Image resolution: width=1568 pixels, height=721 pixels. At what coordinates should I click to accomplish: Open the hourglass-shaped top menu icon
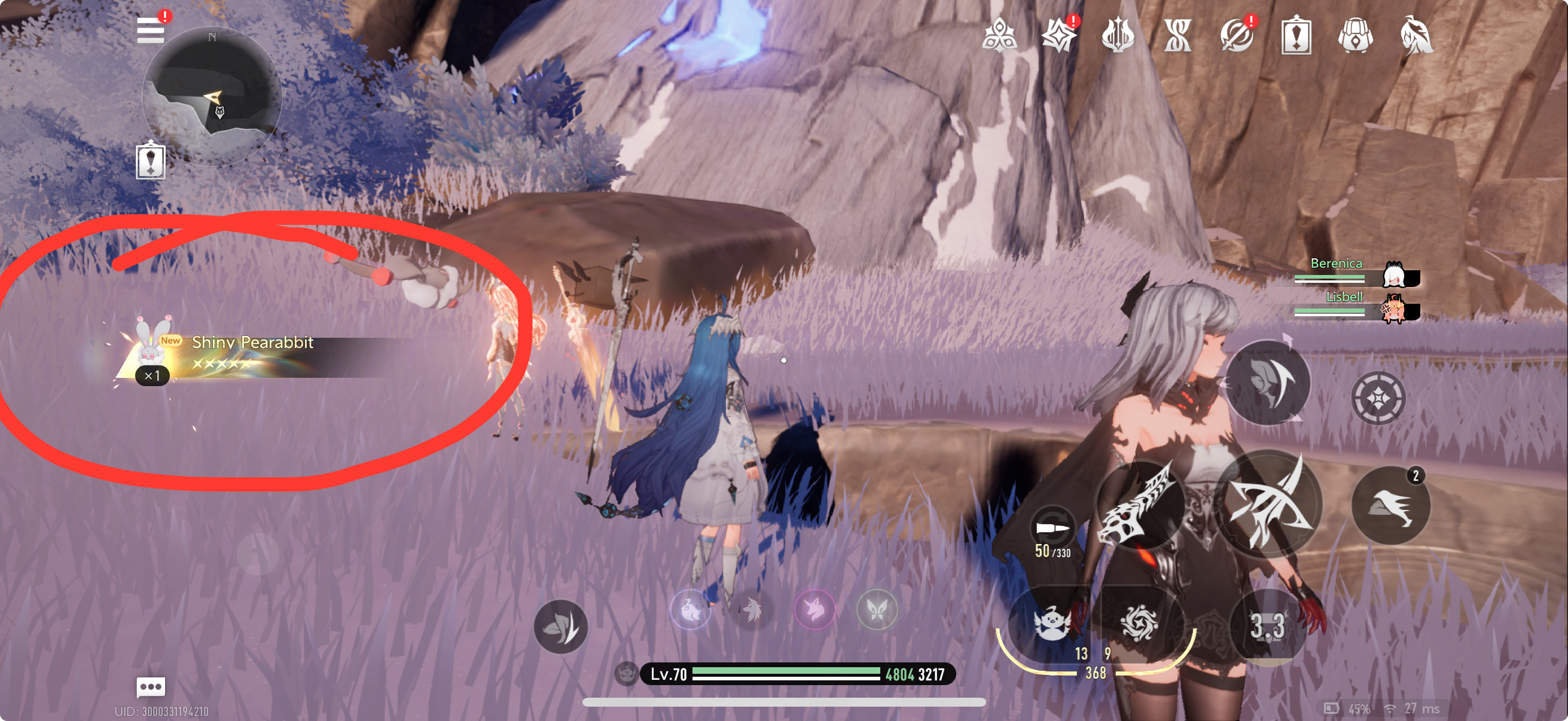pyautogui.click(x=1177, y=35)
